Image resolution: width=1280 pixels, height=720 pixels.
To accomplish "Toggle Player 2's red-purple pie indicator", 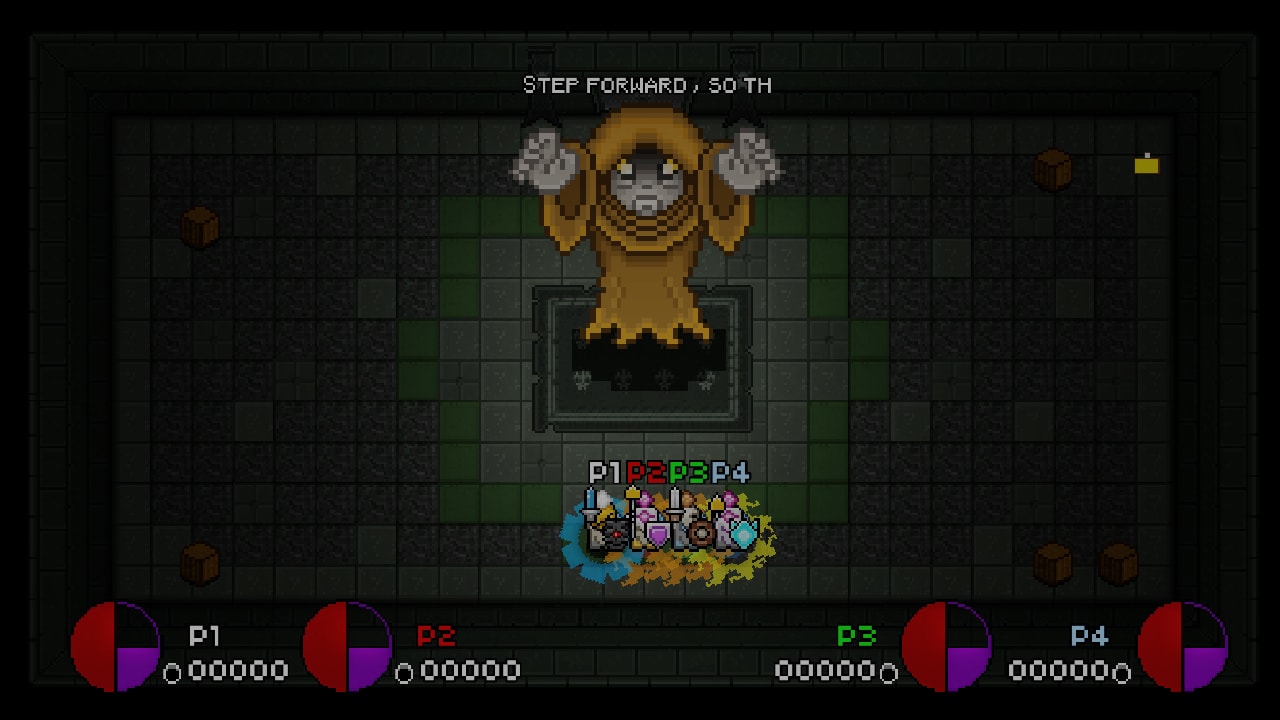I will click(x=345, y=645).
